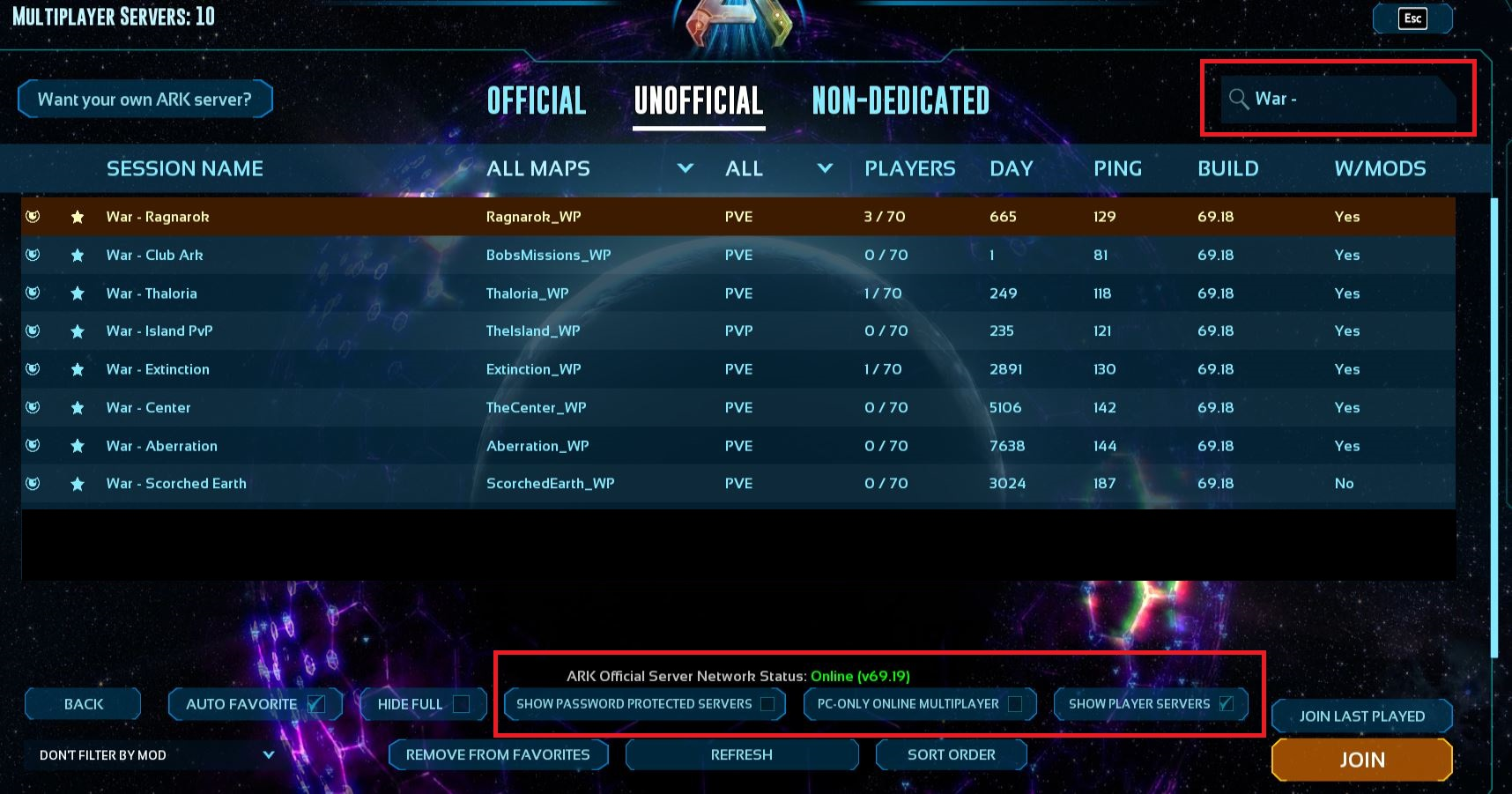
Task: Click the eye icon on the War - Center row
Action: pyautogui.click(x=33, y=407)
